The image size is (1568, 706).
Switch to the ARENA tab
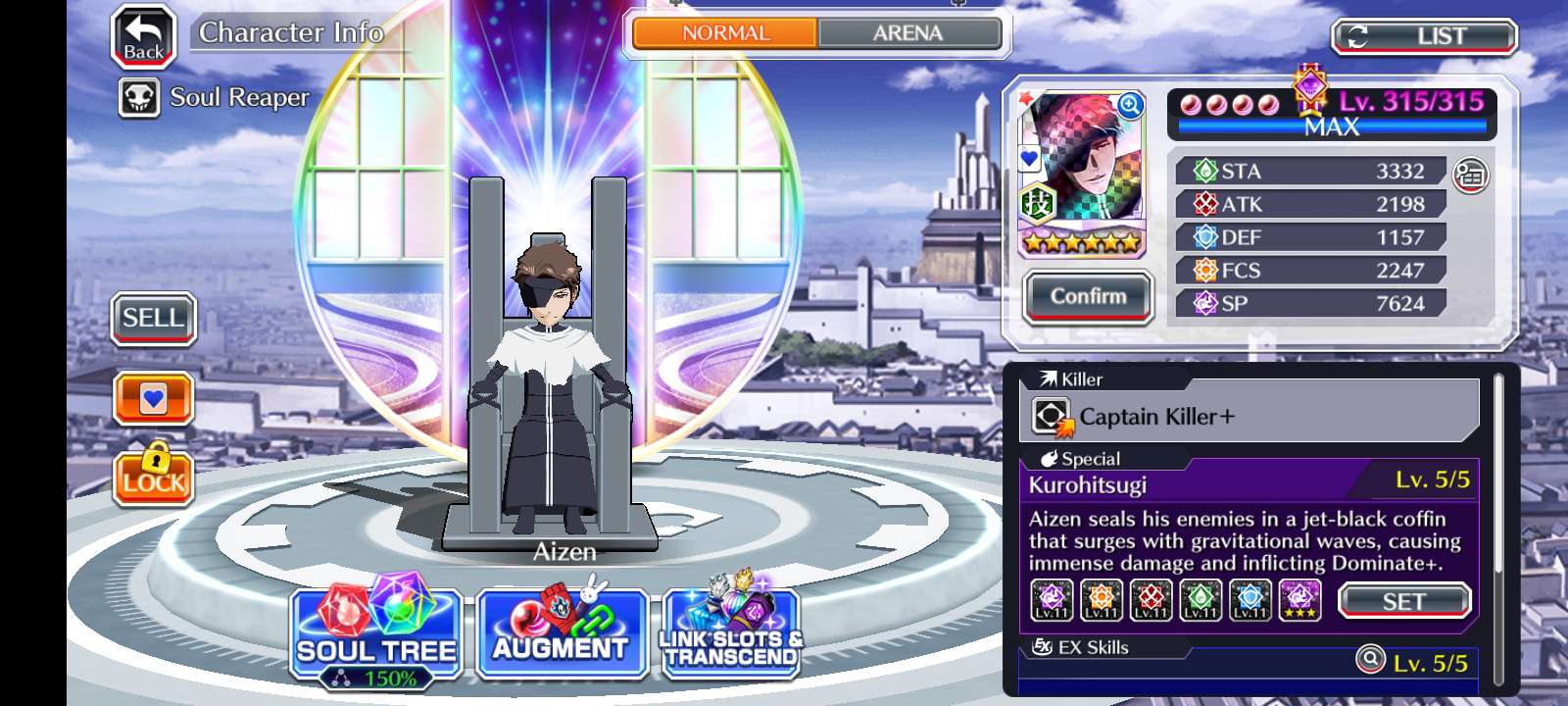point(907,33)
